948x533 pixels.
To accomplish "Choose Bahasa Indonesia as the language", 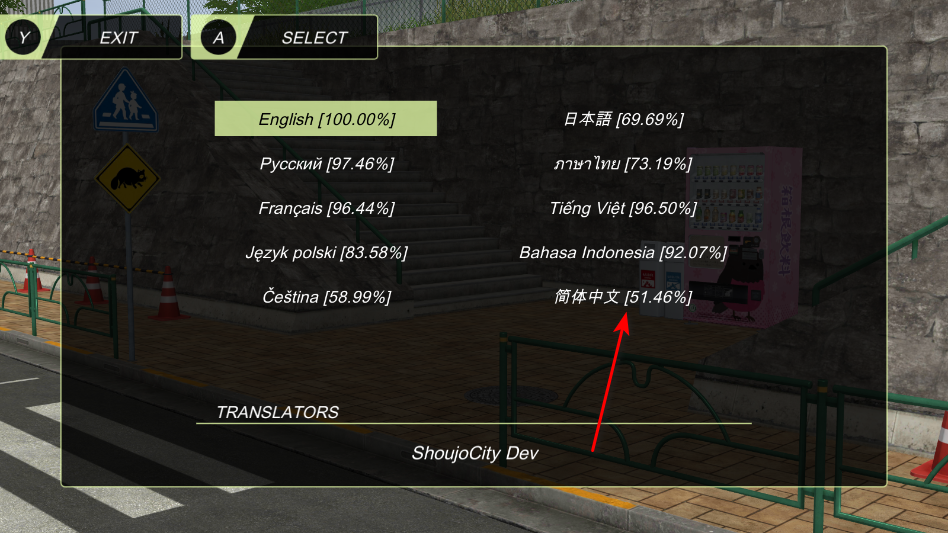I will 623,252.
